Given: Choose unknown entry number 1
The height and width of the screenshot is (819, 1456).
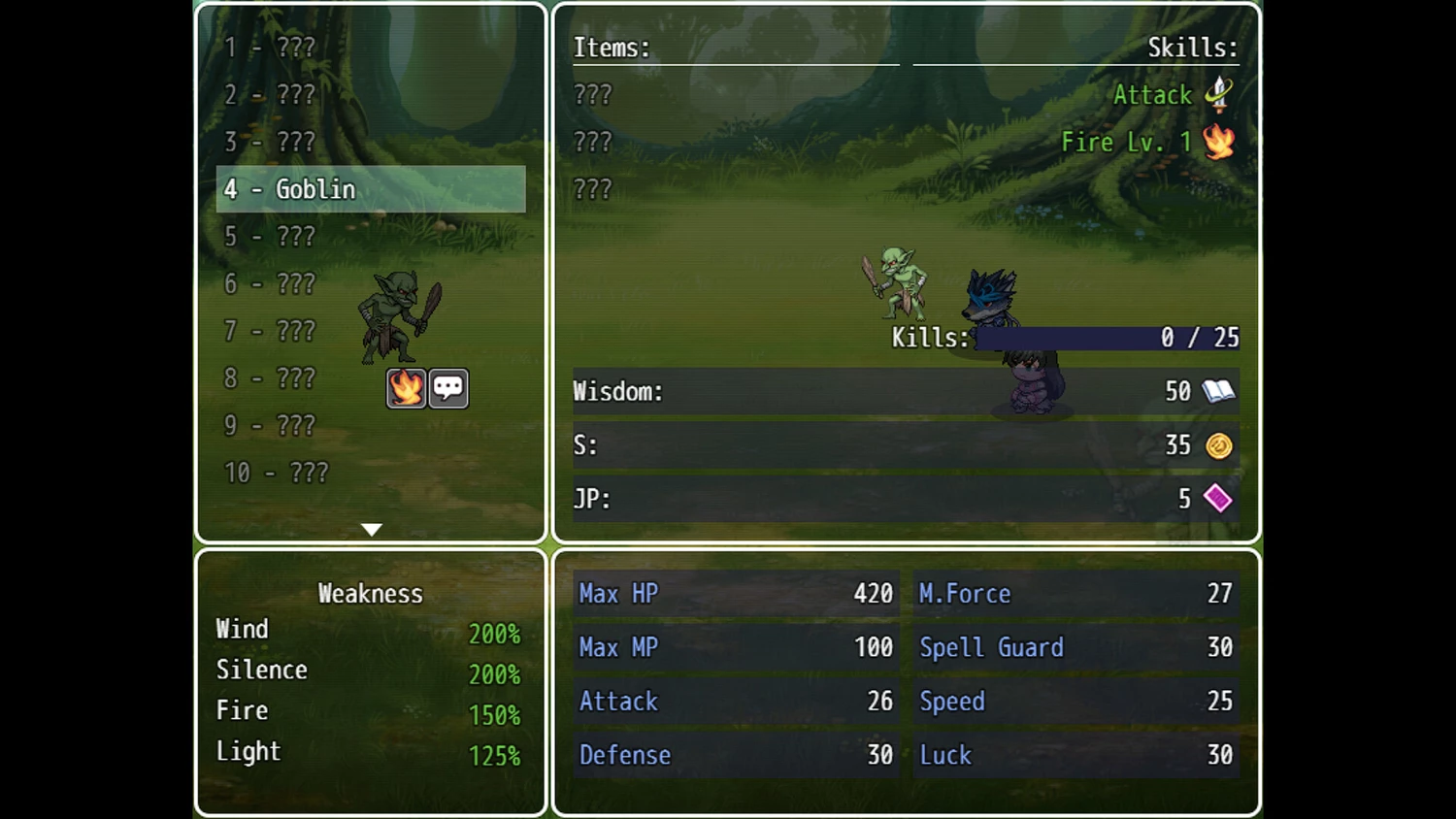Looking at the screenshot, I should [x=270, y=48].
